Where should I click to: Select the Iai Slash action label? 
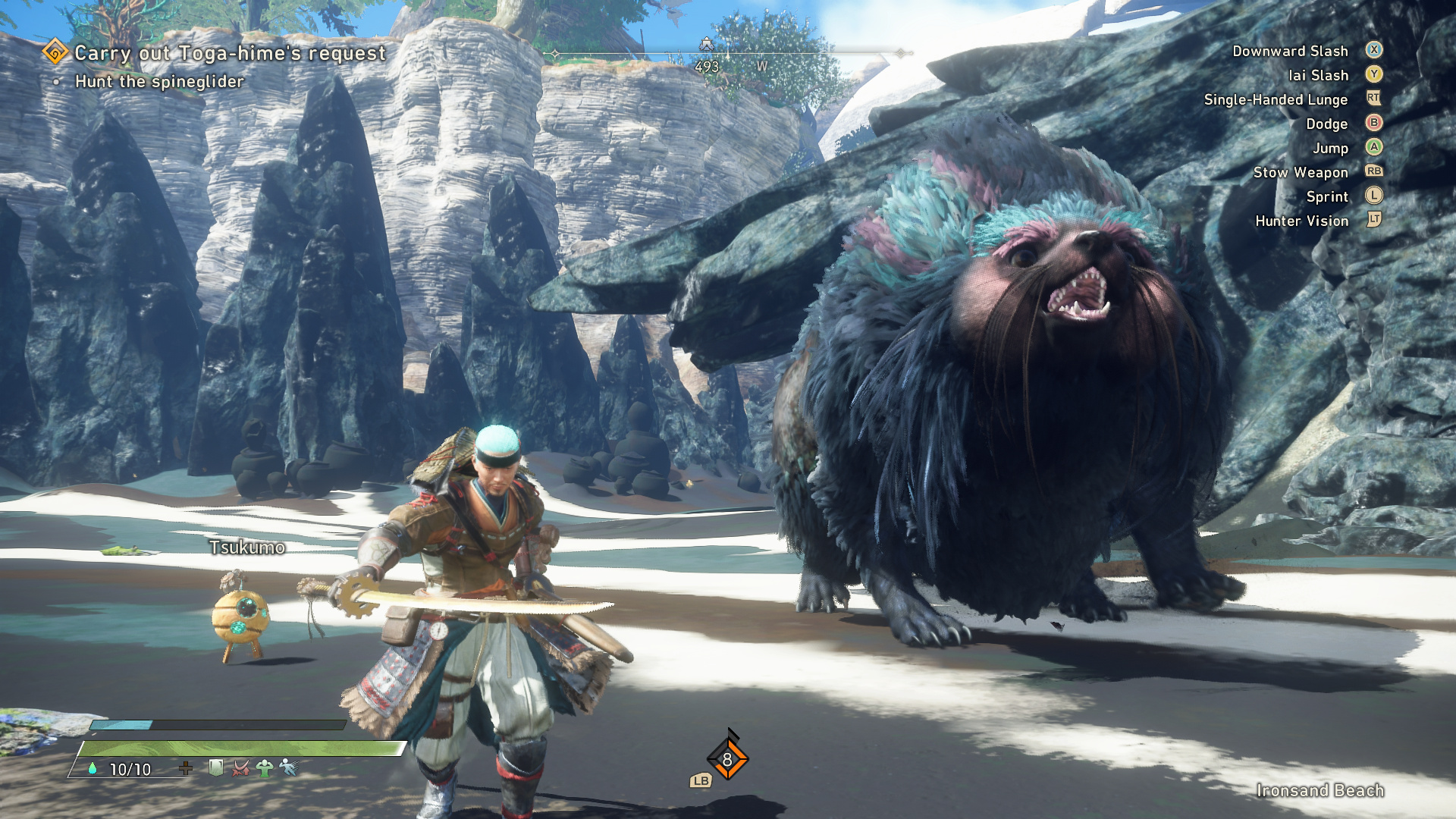pyautogui.click(x=1318, y=75)
